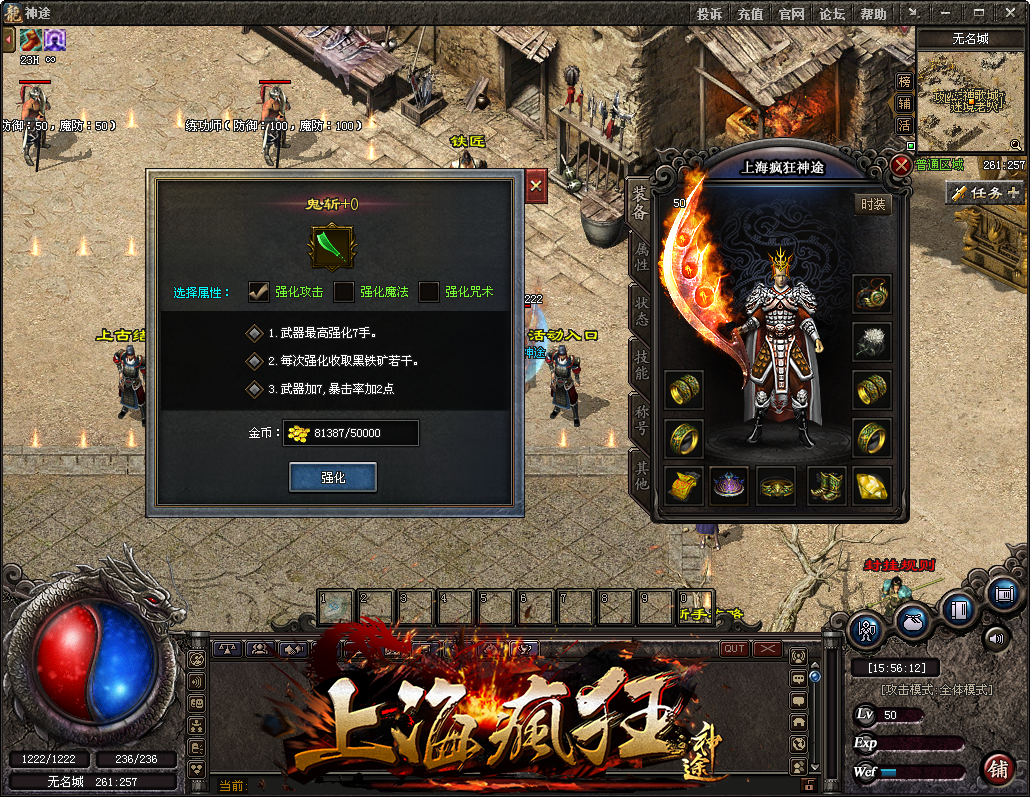
Task: Open the 时装 fashion view
Action: pos(872,204)
